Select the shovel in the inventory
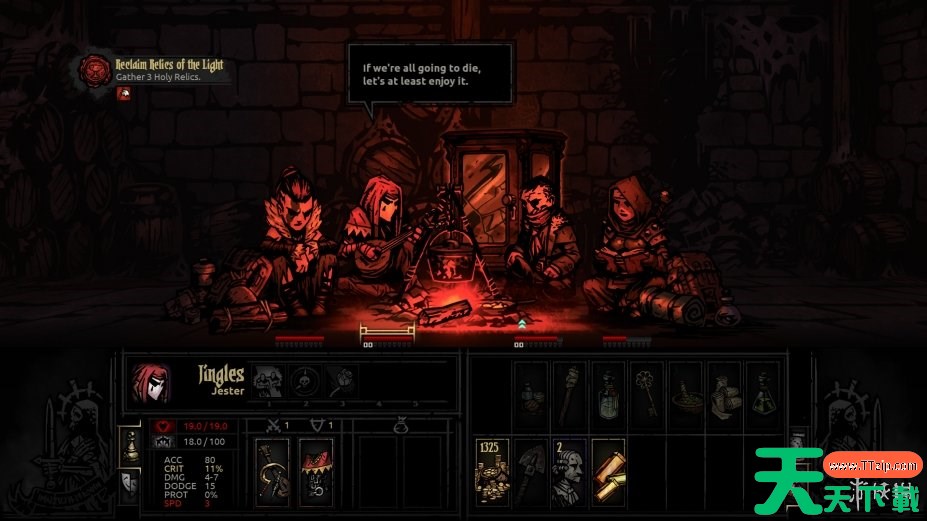The image size is (927, 521). [531, 468]
